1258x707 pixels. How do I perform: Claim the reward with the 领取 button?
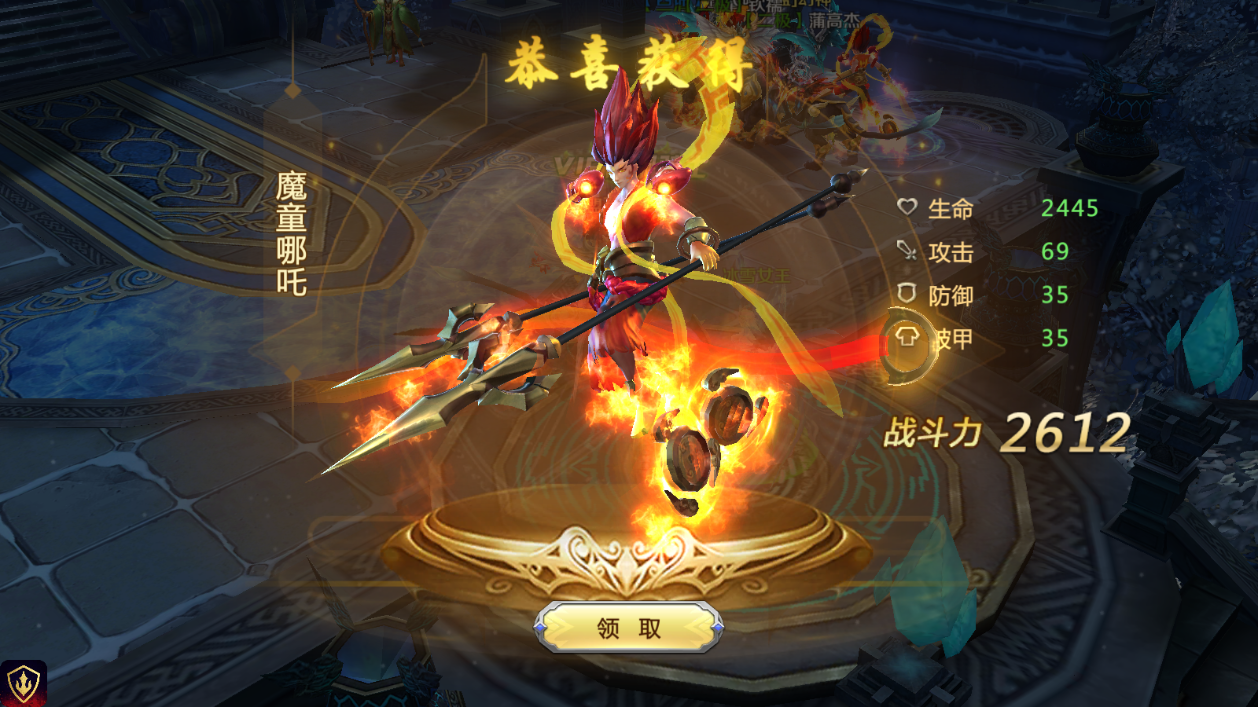point(629,628)
